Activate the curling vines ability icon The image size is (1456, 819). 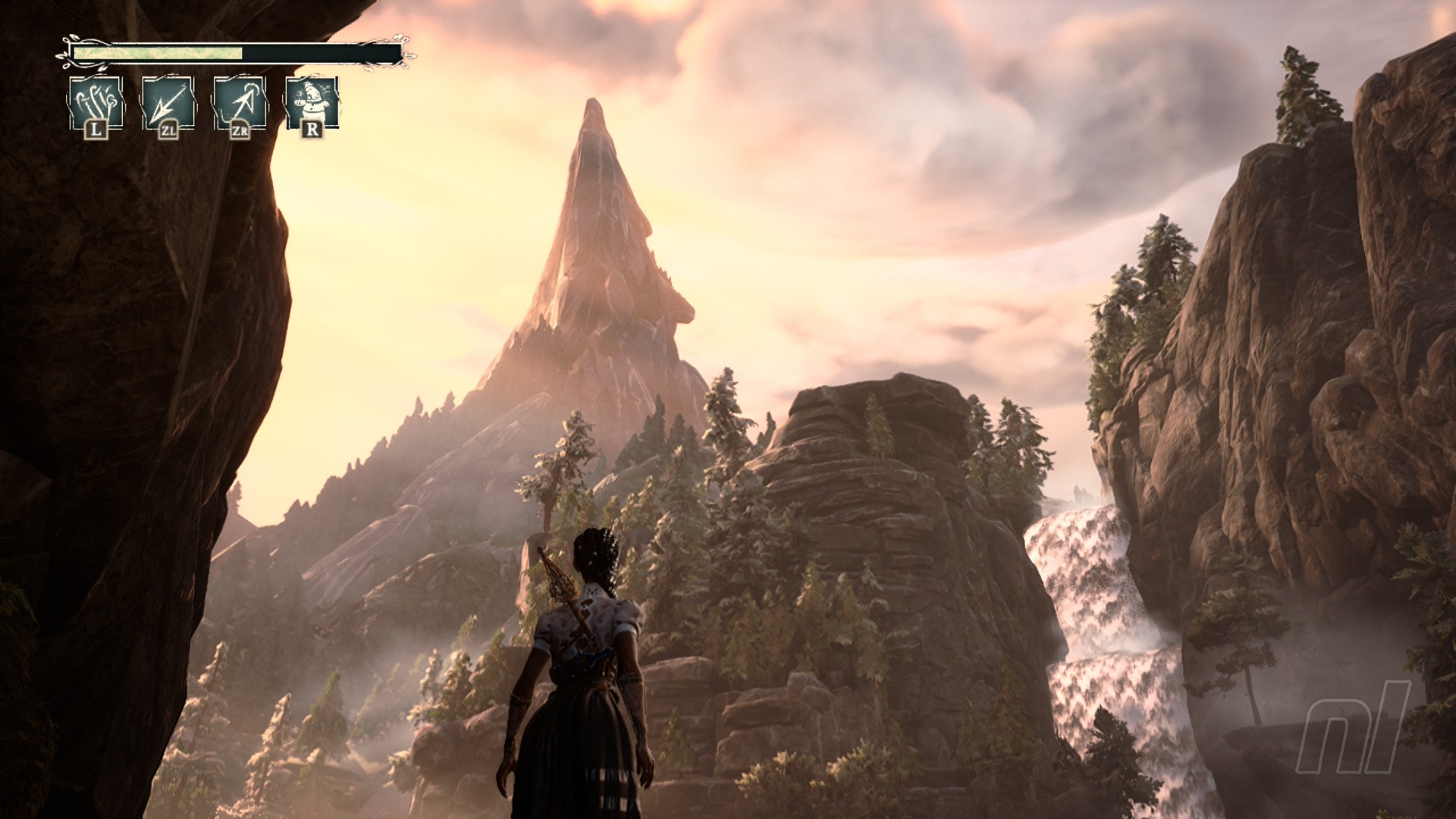tap(95, 104)
